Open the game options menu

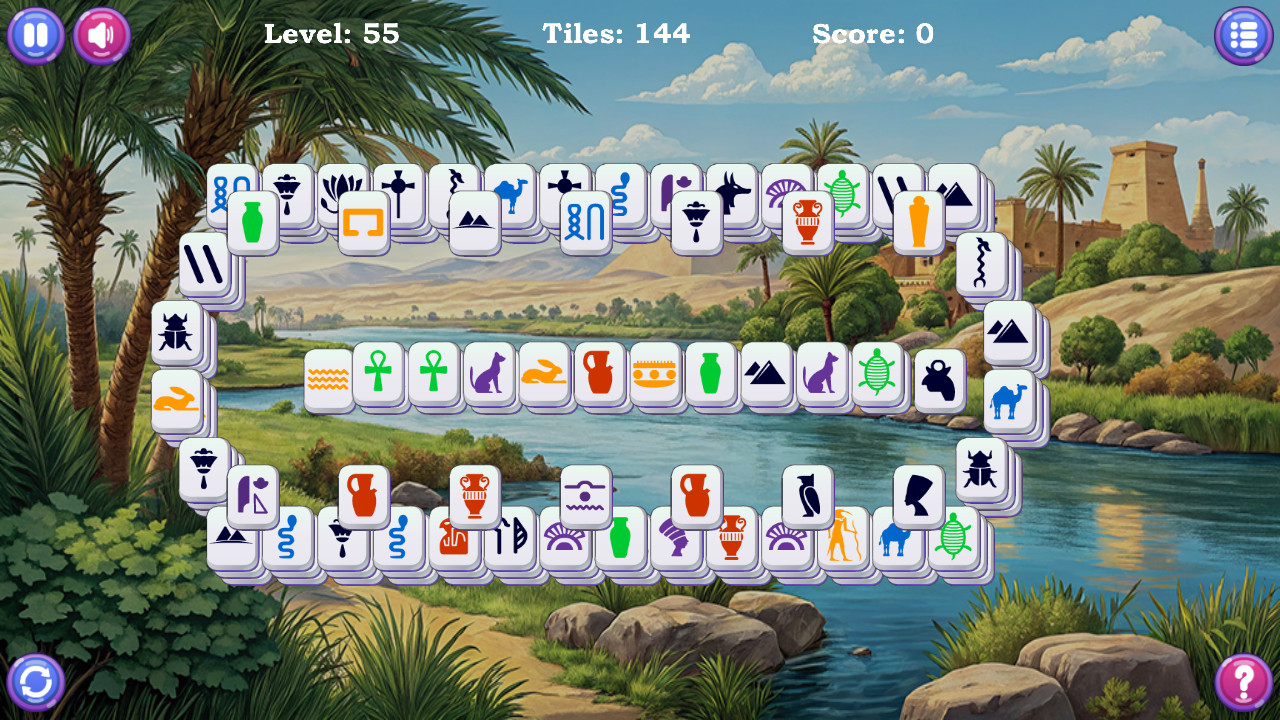click(x=1244, y=35)
